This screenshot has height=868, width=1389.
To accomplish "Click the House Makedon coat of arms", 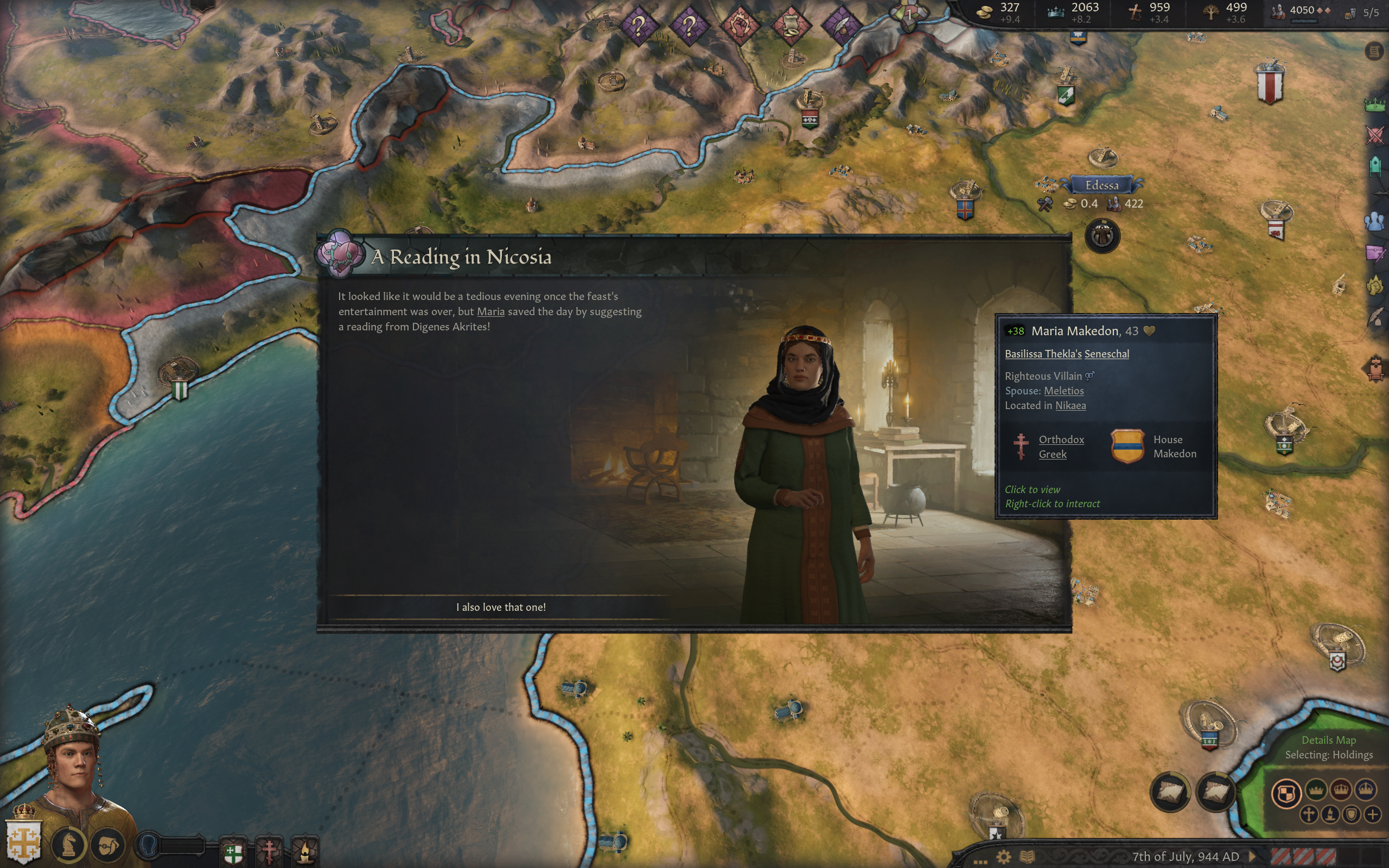I will point(1127,446).
